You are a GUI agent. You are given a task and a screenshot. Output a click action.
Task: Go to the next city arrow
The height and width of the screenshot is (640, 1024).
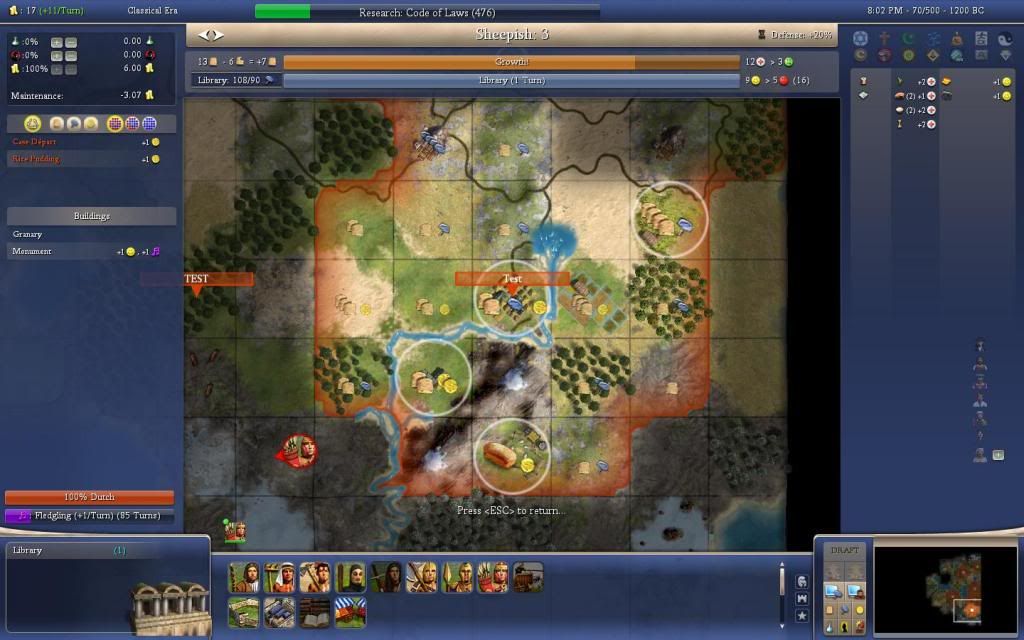pyautogui.click(x=219, y=35)
